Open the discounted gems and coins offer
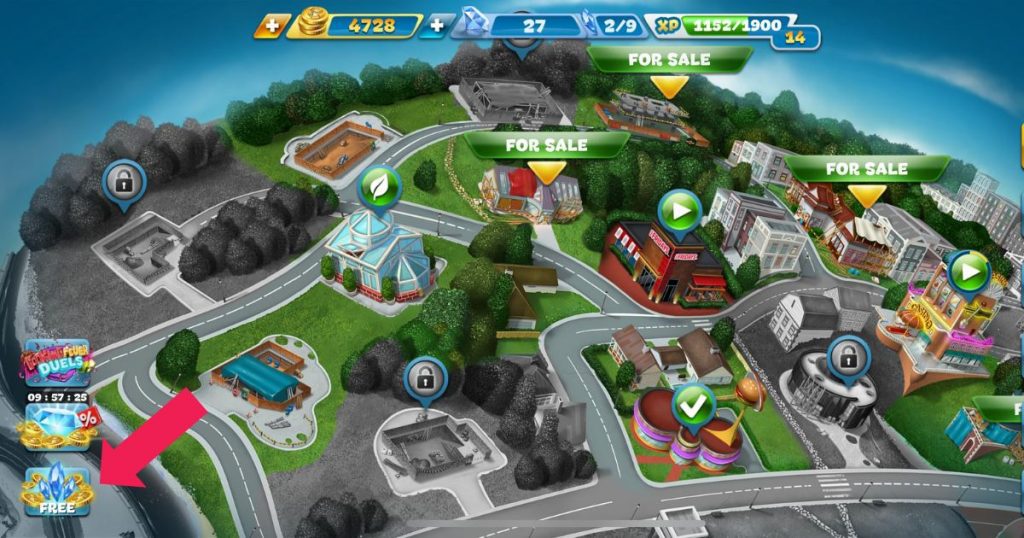Screen dimensions: 1024x538 57,425
